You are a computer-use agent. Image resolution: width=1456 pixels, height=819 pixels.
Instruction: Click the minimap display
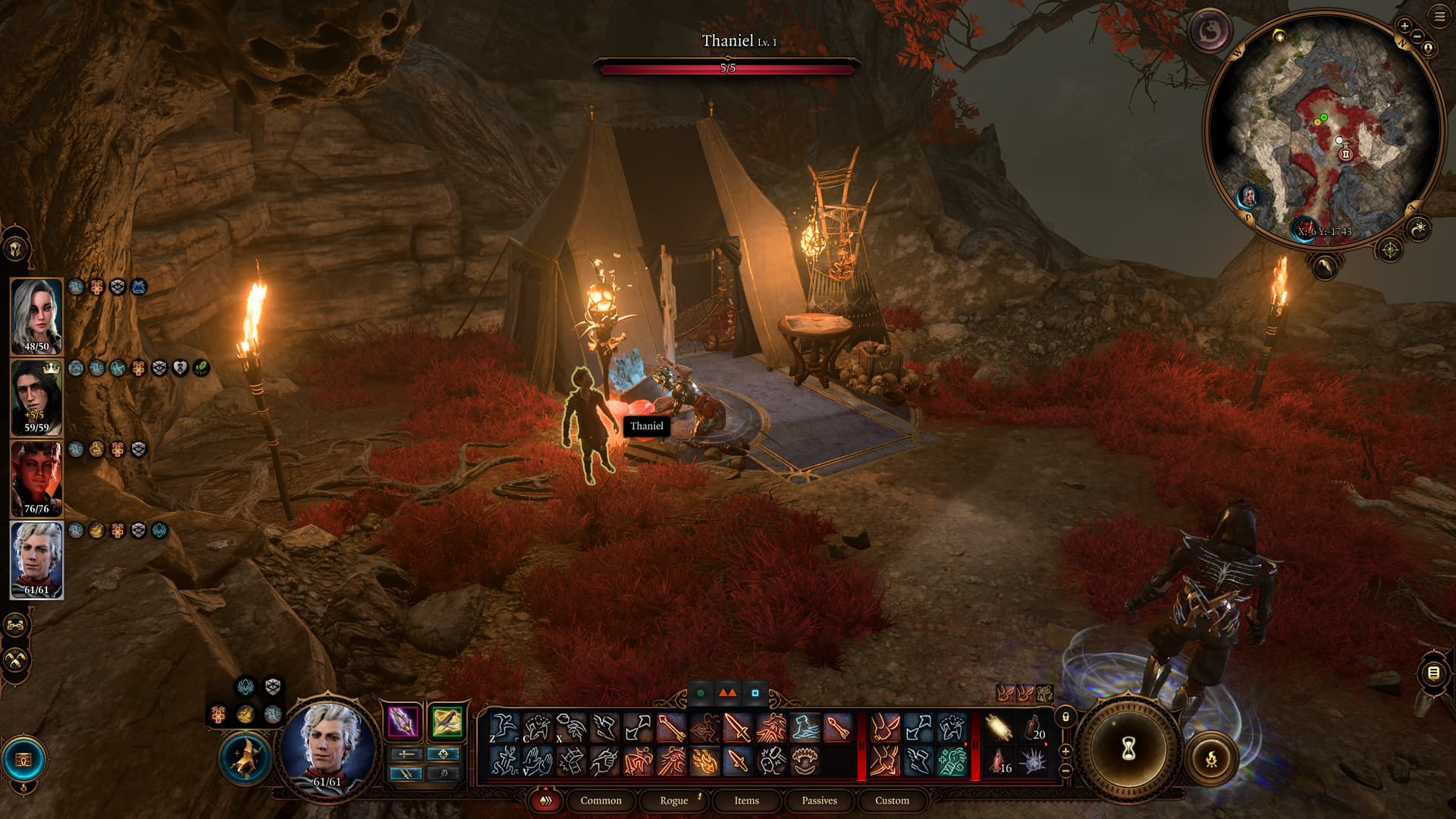coord(1323,129)
